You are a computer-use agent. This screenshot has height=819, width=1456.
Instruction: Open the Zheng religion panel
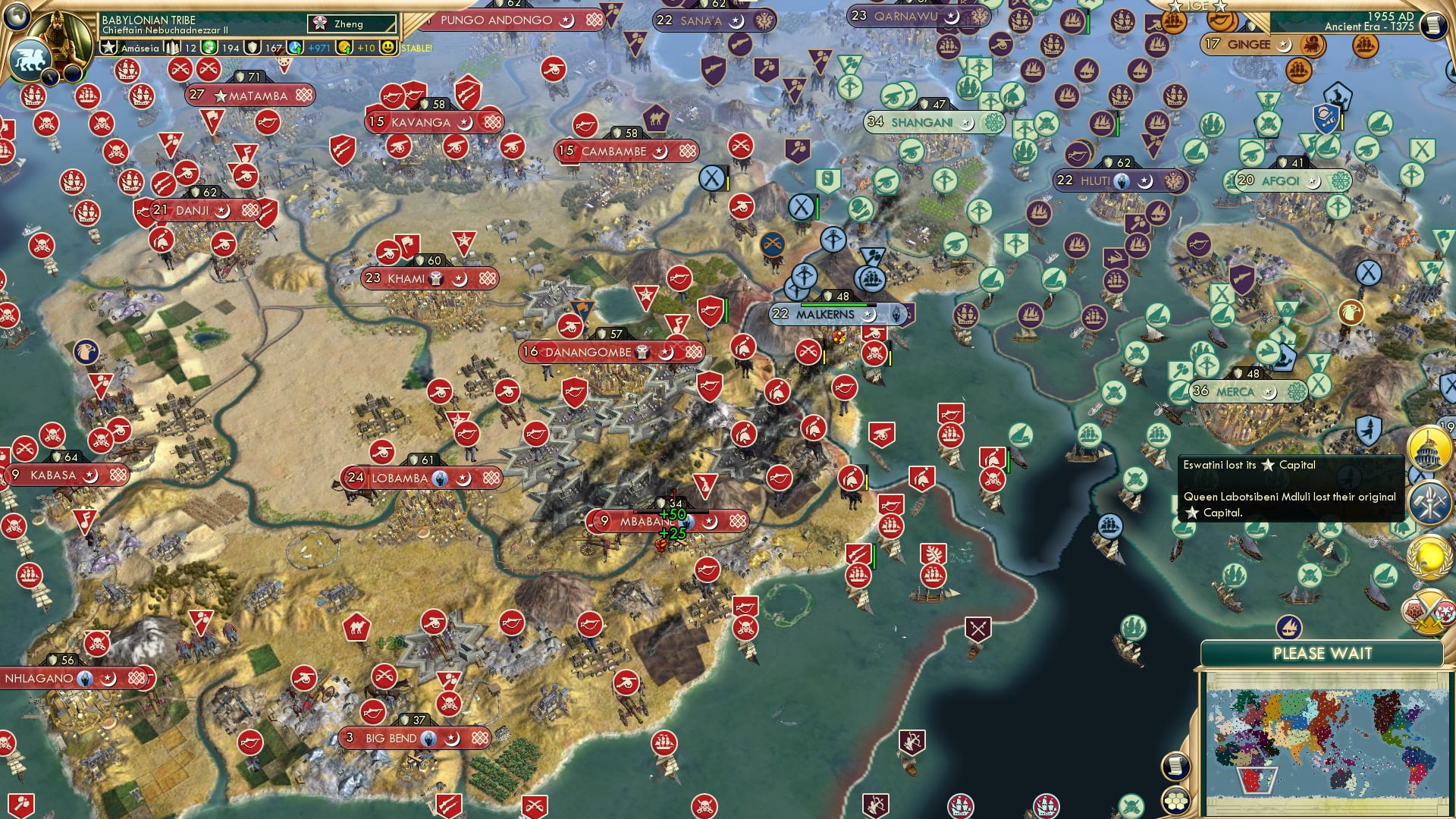tap(352, 24)
